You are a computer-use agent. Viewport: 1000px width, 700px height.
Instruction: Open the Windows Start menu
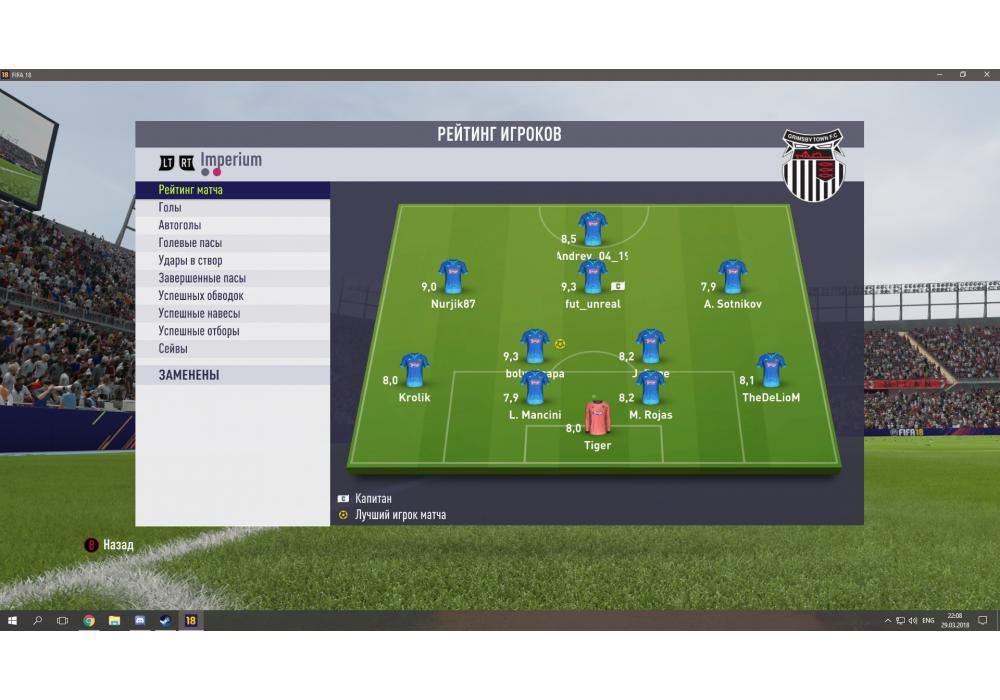pyautogui.click(x=13, y=621)
